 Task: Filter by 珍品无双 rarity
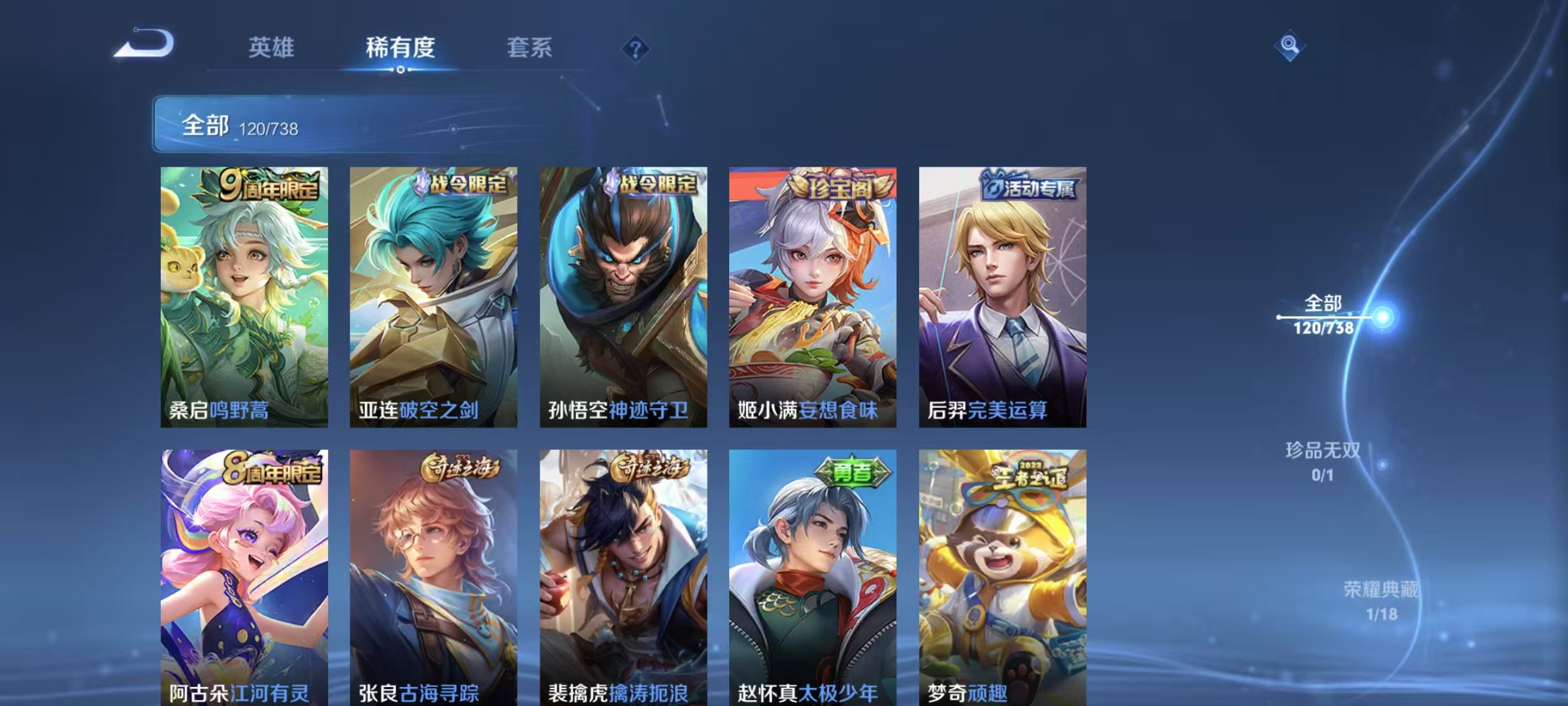1323,462
